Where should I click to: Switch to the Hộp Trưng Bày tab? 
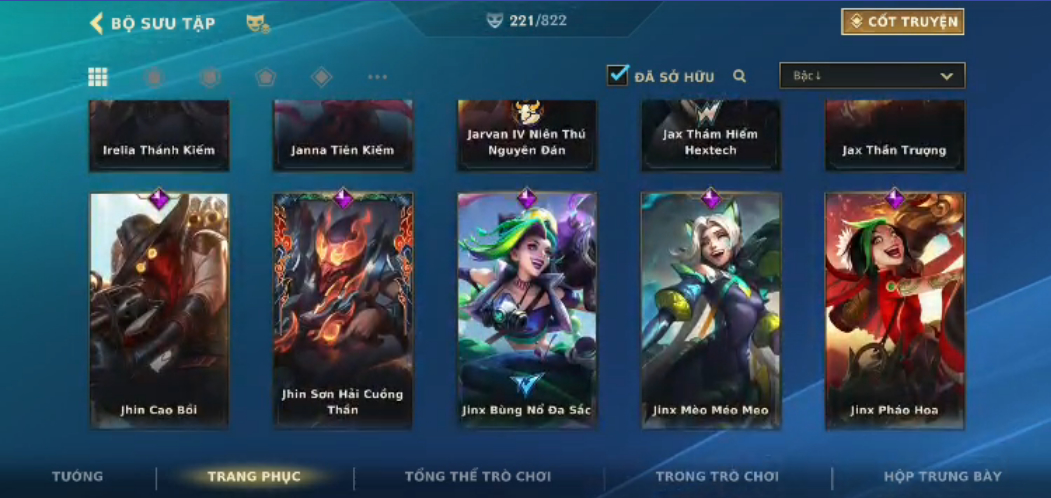942,477
